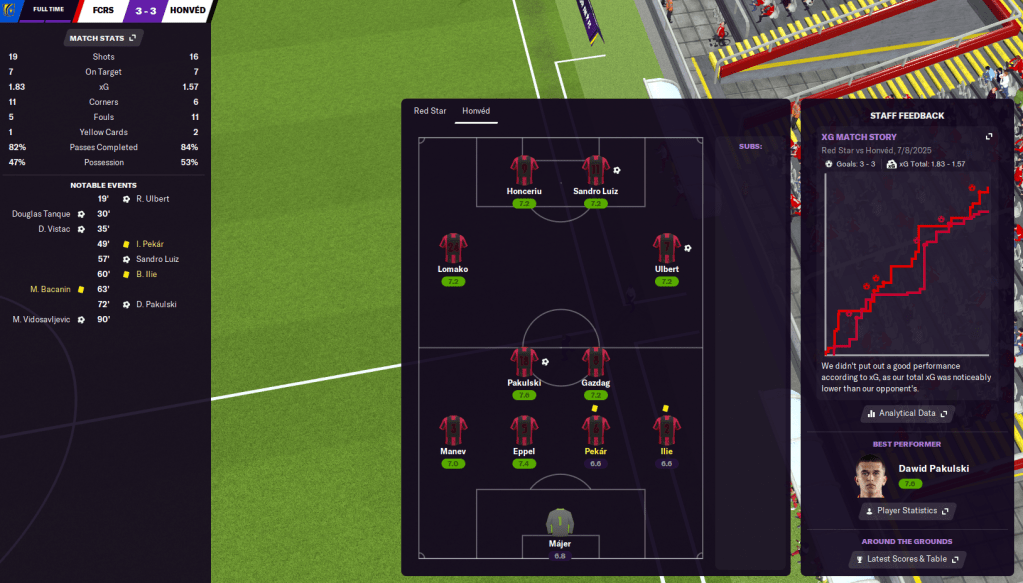
Task: Choose Honceriu in the lineup
Action: (x=524, y=170)
